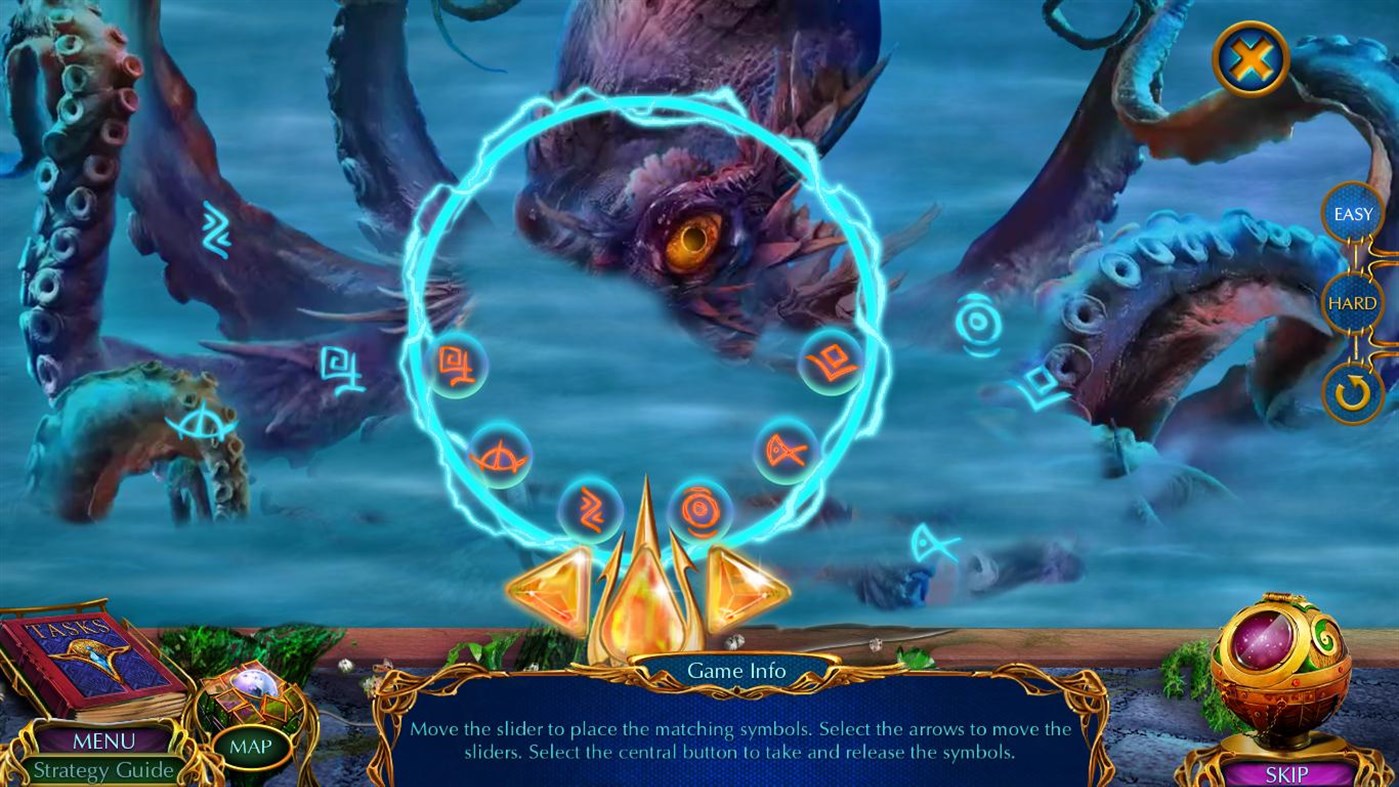The height and width of the screenshot is (787, 1399).
Task: Click the winged eye rune token
Action: [x=502, y=452]
